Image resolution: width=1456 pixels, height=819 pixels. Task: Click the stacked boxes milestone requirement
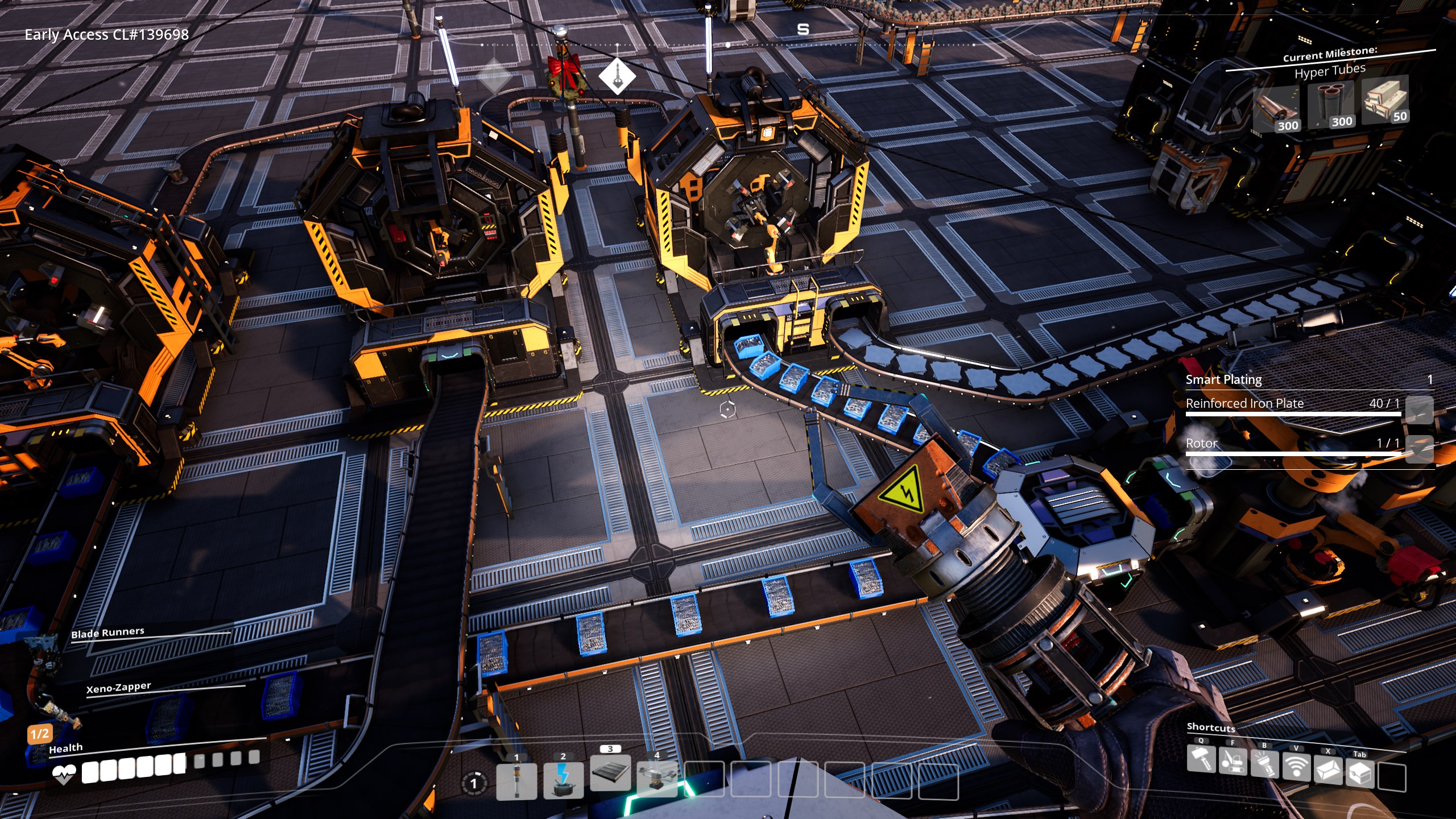click(x=1385, y=100)
